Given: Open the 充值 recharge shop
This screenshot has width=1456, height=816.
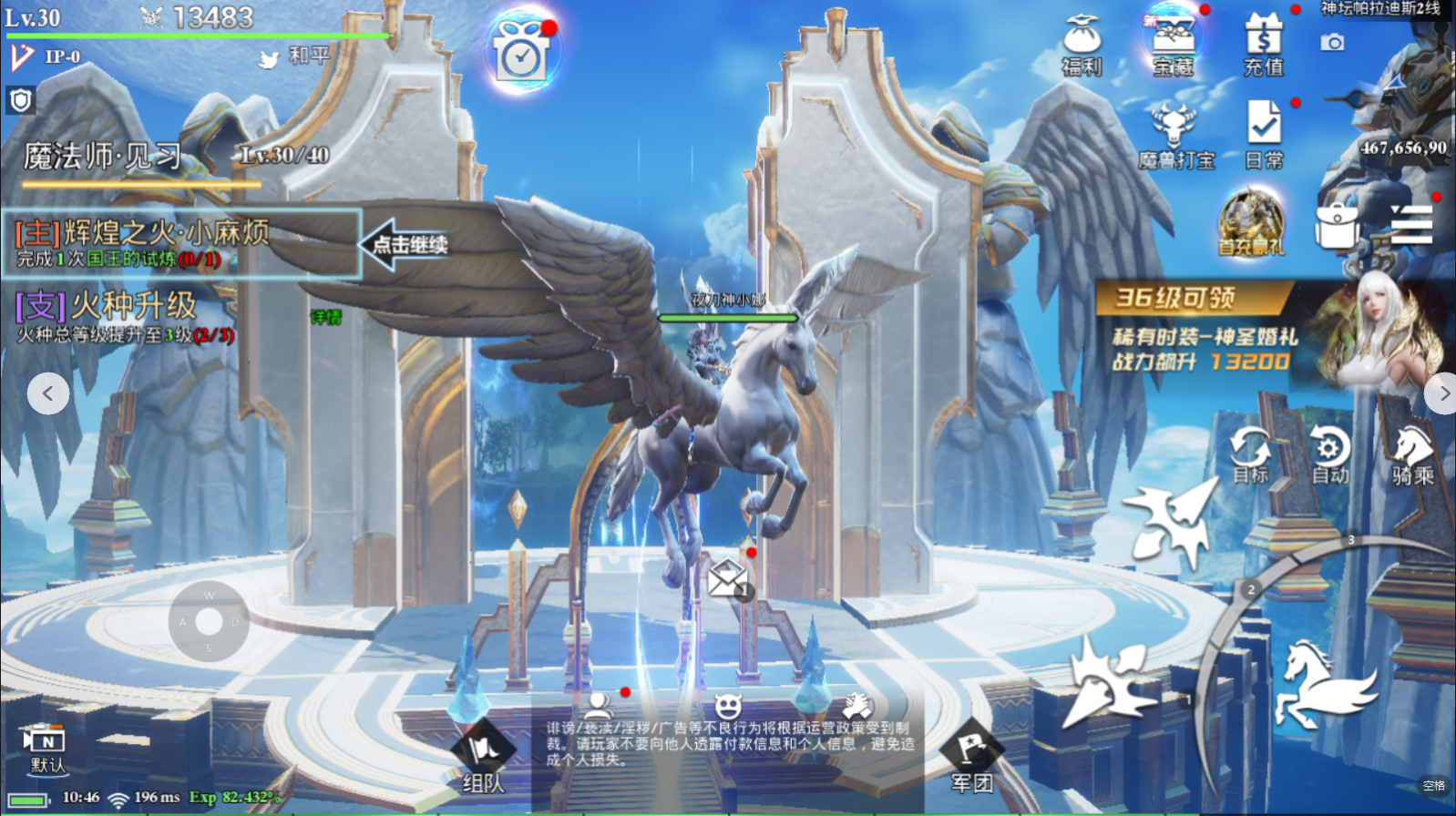Looking at the screenshot, I should pos(1264,45).
